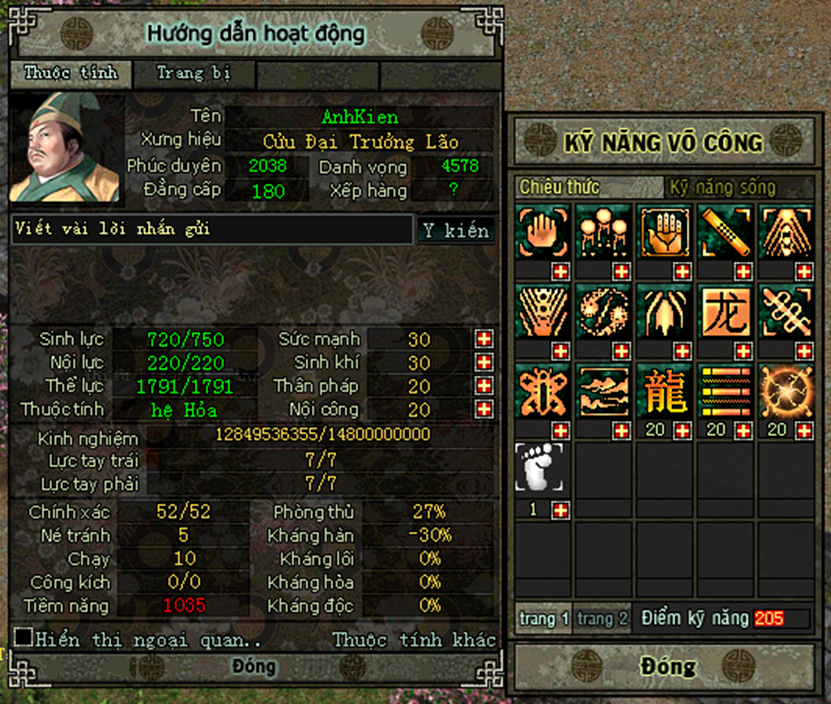Increase Thân pháp with the plus button

click(x=483, y=386)
